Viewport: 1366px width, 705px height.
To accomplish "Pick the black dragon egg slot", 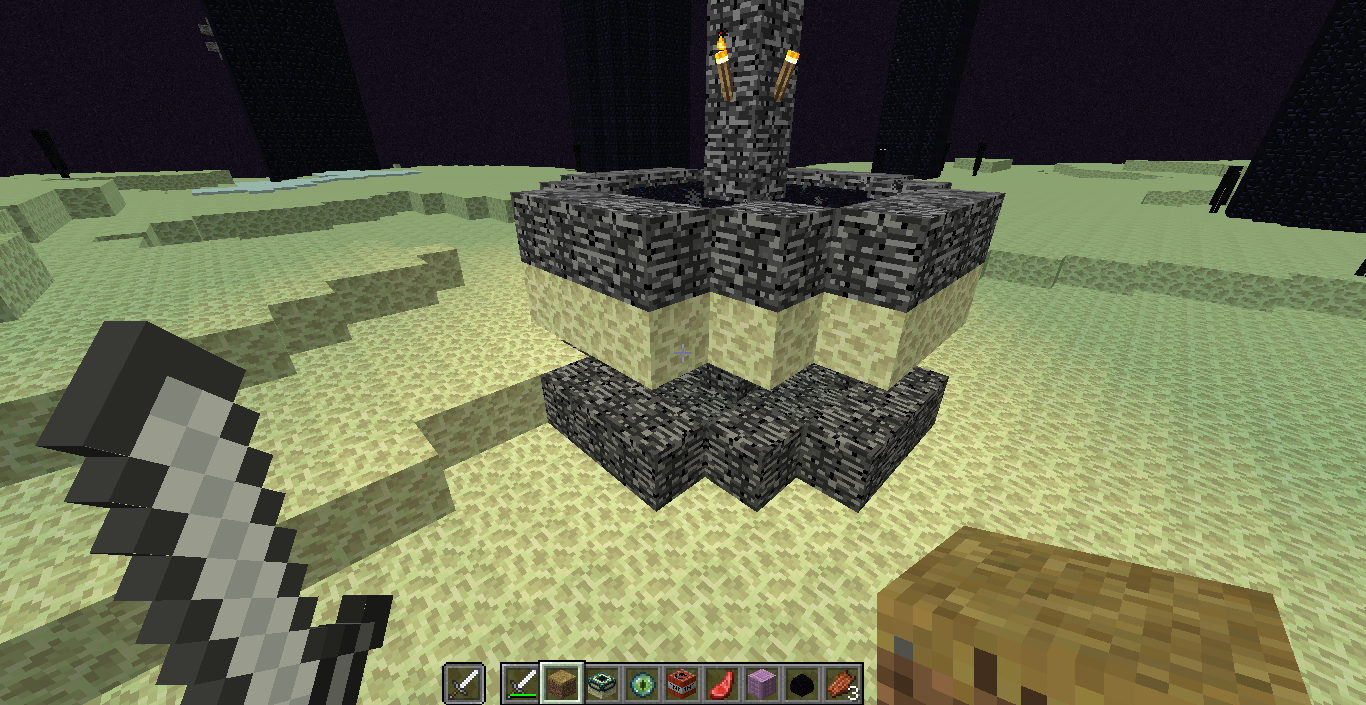I will coord(802,684).
